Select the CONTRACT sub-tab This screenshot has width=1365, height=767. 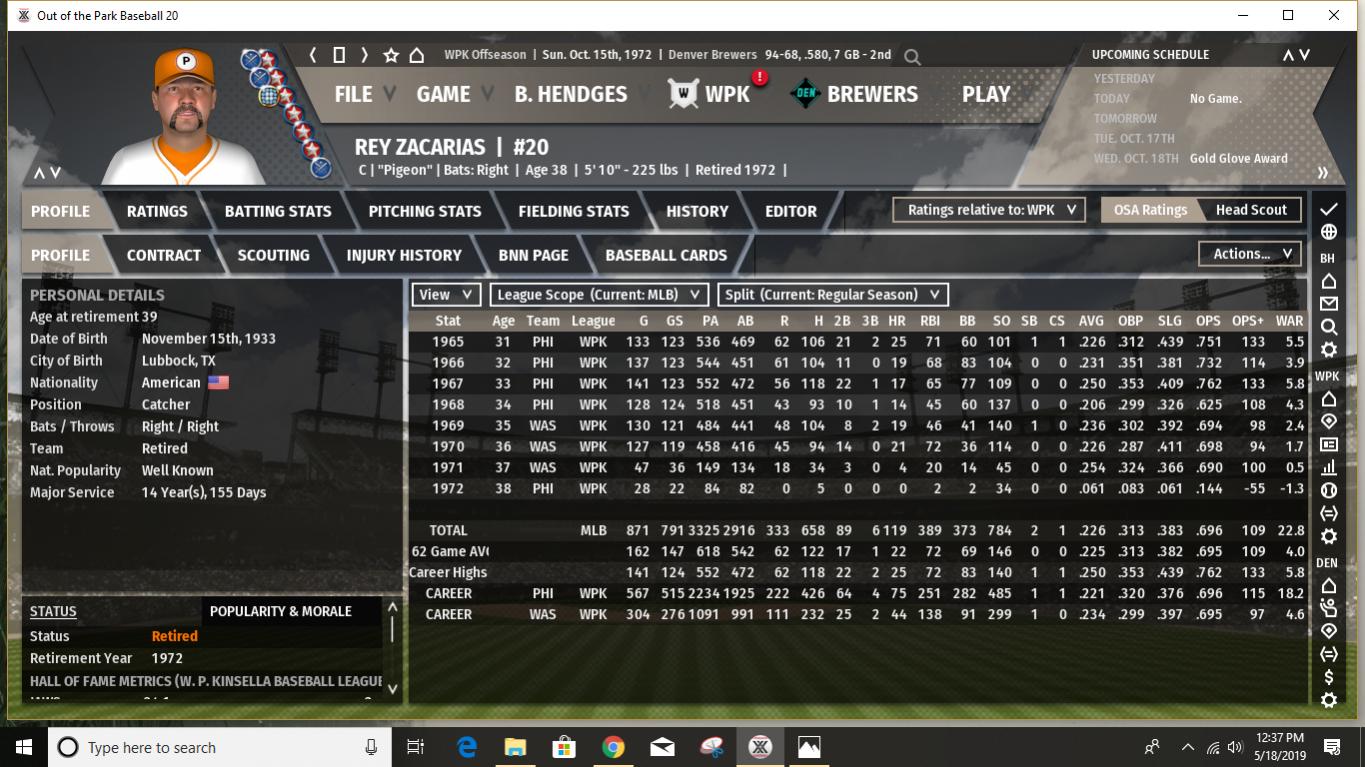[164, 255]
